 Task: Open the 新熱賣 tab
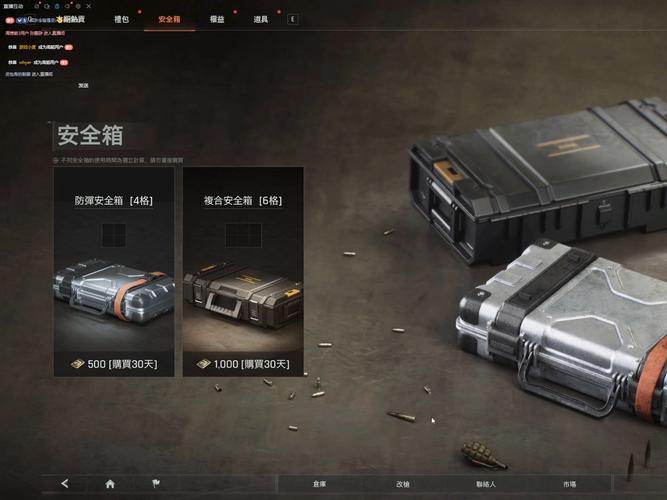pos(72,19)
